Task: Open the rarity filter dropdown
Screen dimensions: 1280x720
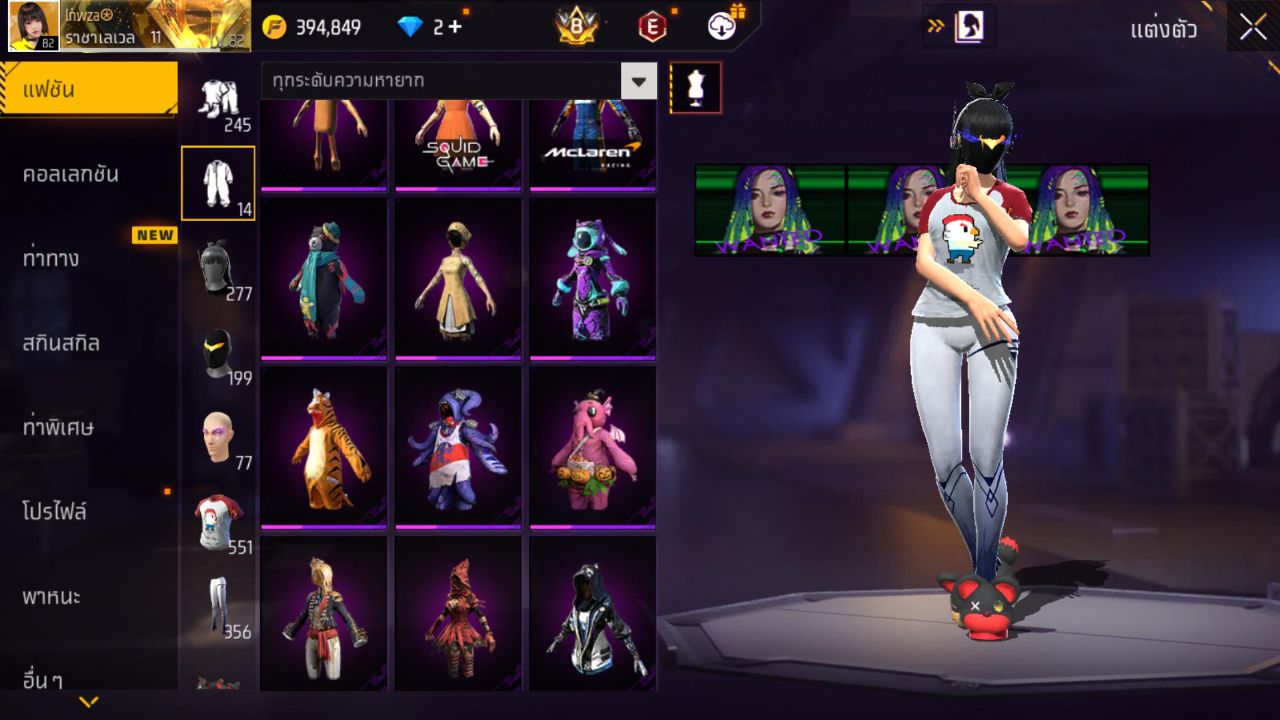Action: pyautogui.click(x=638, y=81)
